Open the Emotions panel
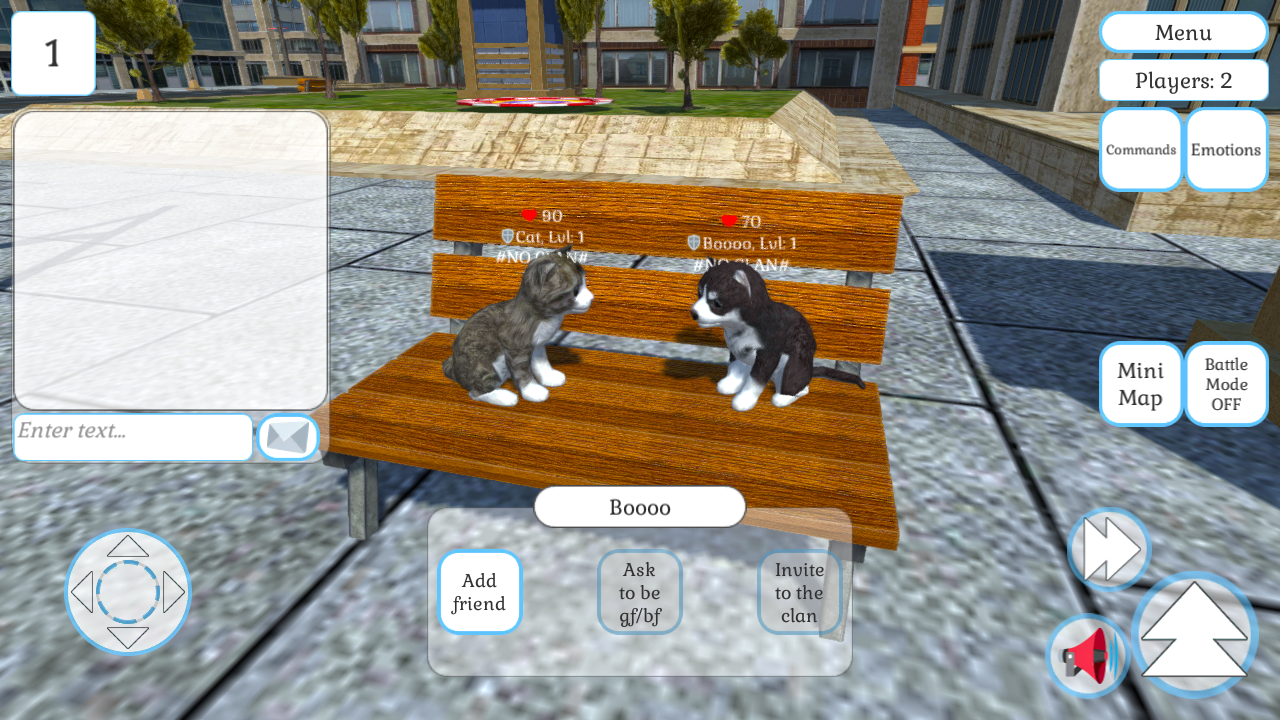 coord(1226,150)
